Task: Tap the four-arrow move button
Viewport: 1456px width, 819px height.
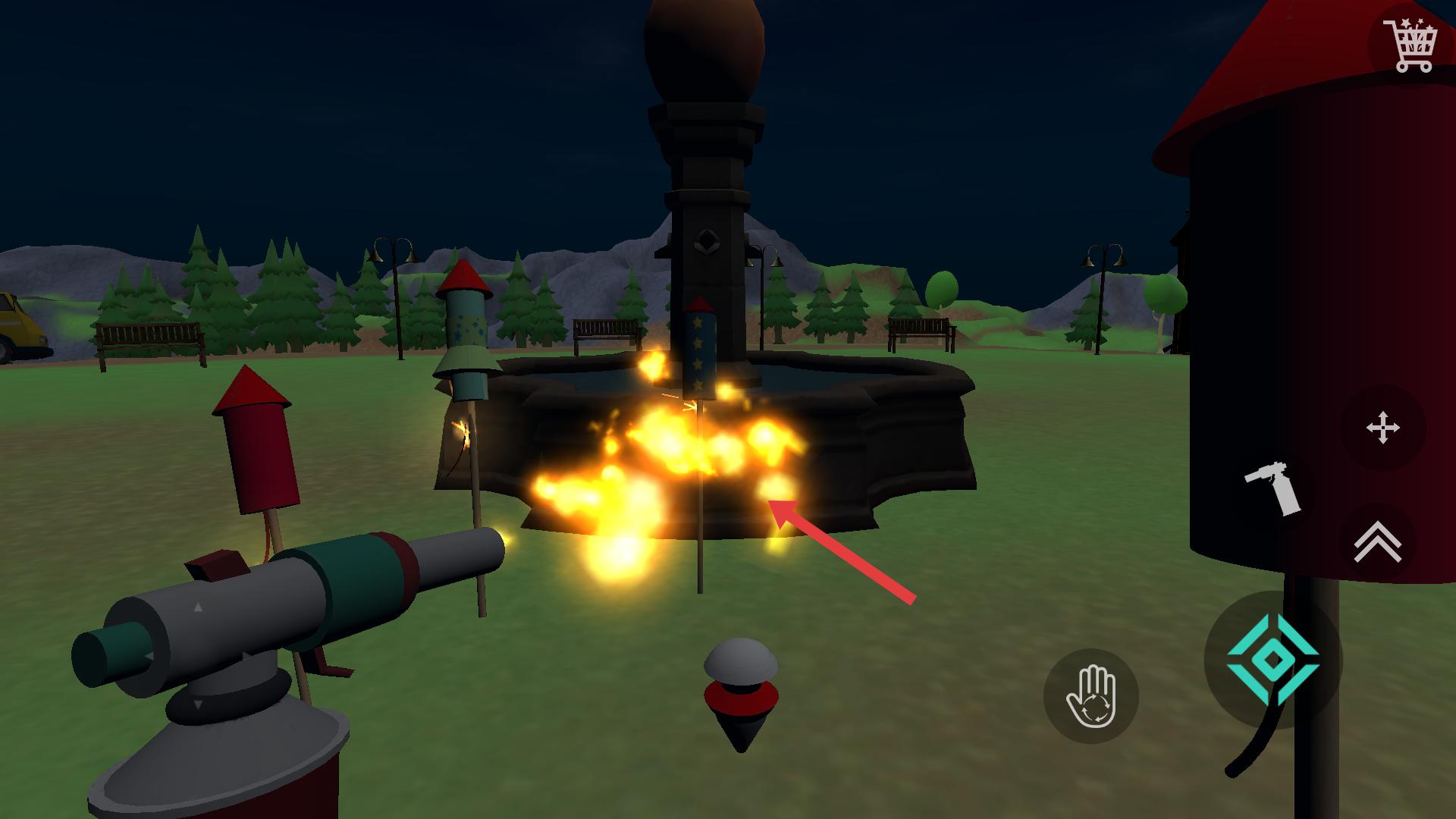Action: tap(1382, 428)
